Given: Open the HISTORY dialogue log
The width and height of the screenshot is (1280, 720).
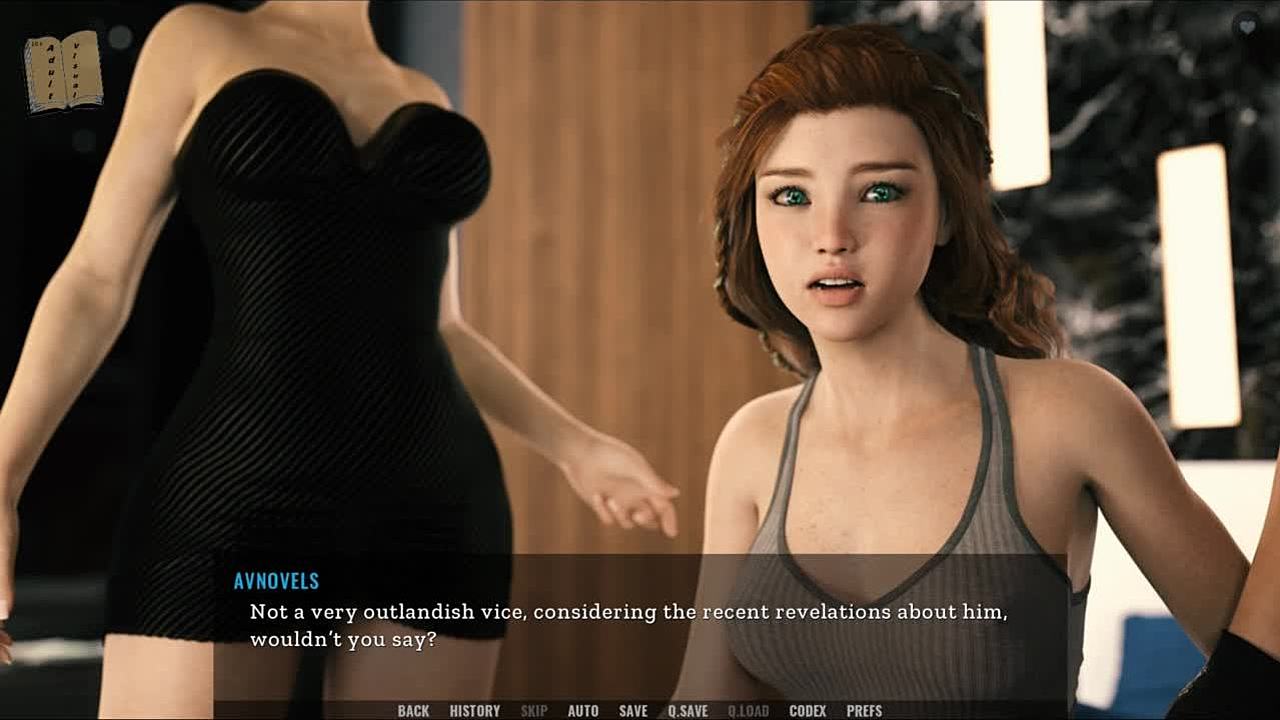Looking at the screenshot, I should click(474, 711).
